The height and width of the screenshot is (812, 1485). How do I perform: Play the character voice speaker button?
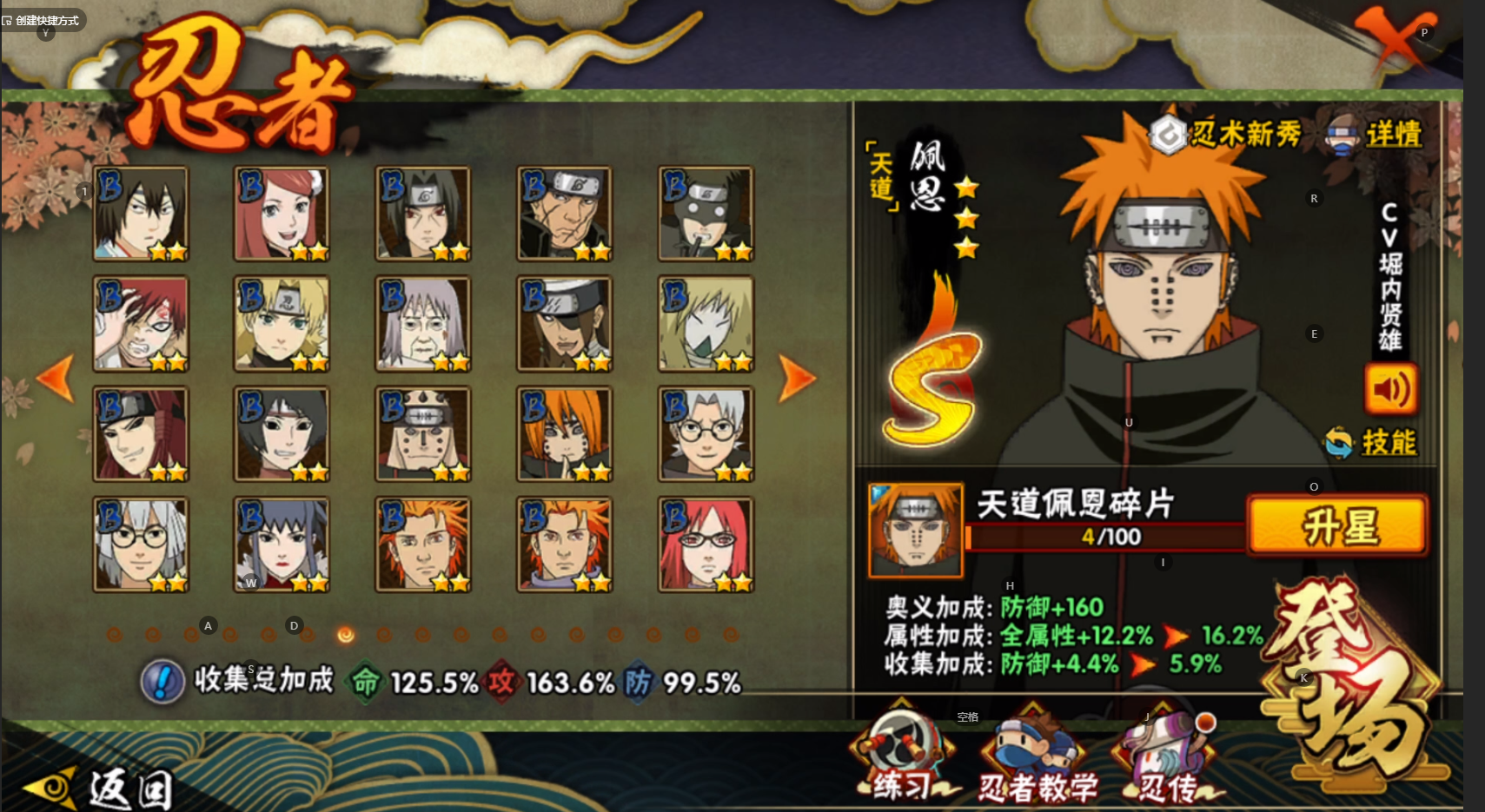(1390, 390)
